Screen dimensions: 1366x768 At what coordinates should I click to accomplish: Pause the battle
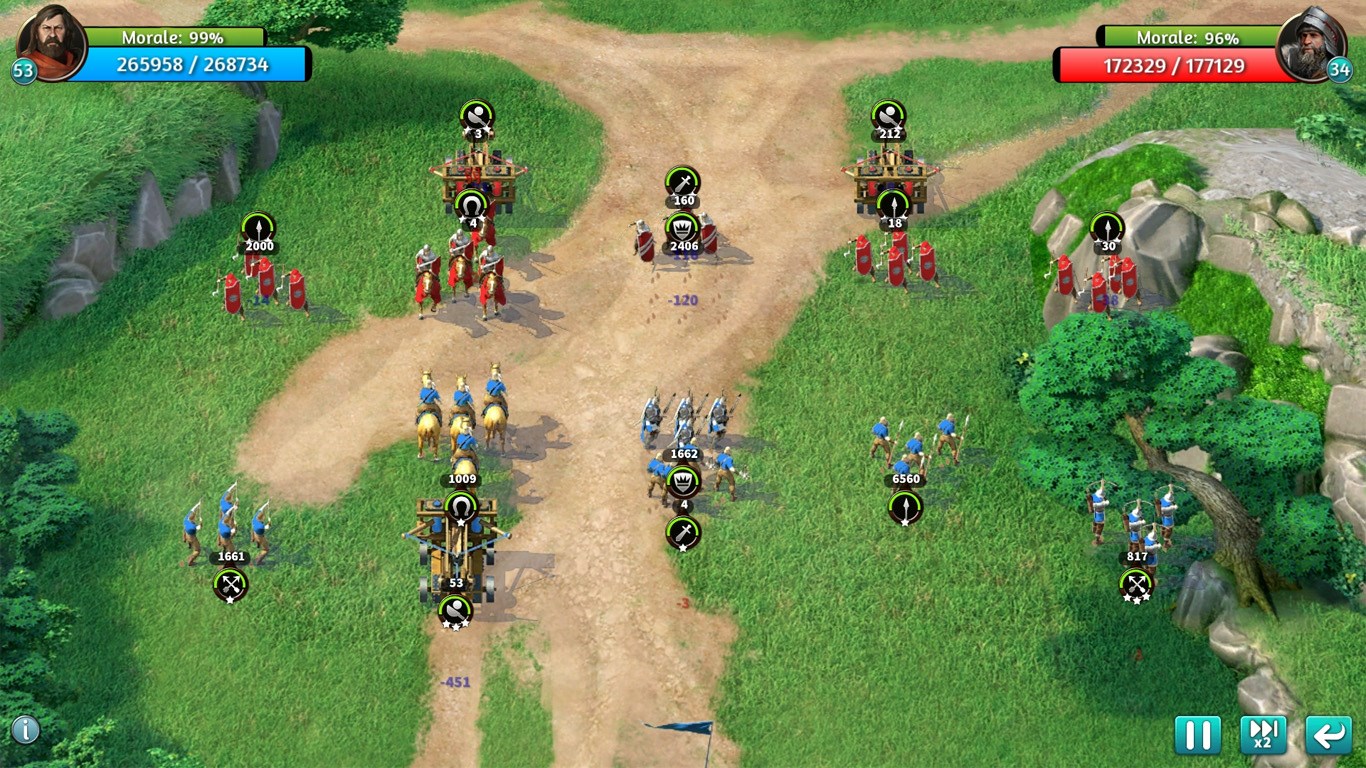pos(1197,735)
